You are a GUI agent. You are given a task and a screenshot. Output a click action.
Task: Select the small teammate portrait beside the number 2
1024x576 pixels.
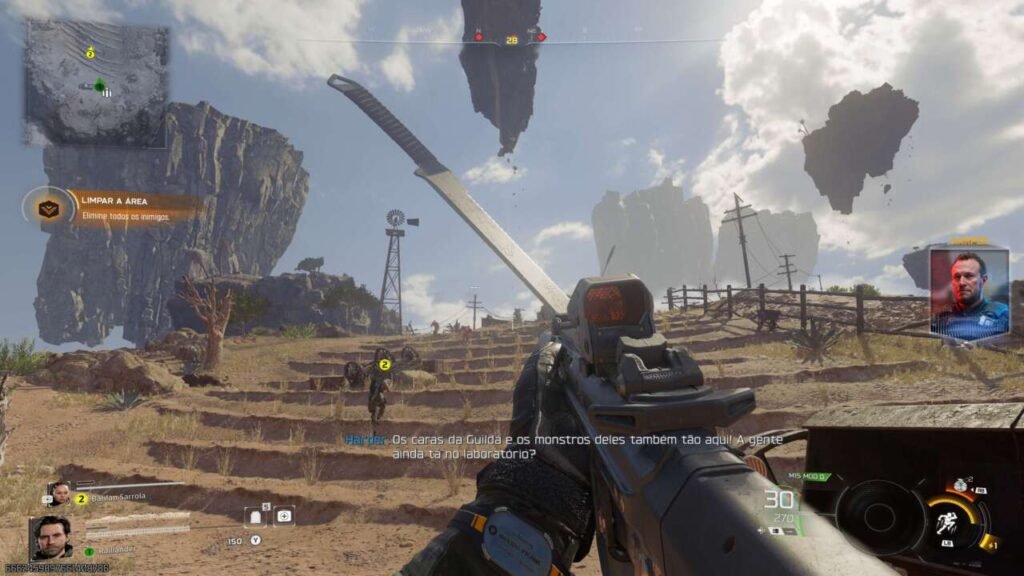point(59,495)
